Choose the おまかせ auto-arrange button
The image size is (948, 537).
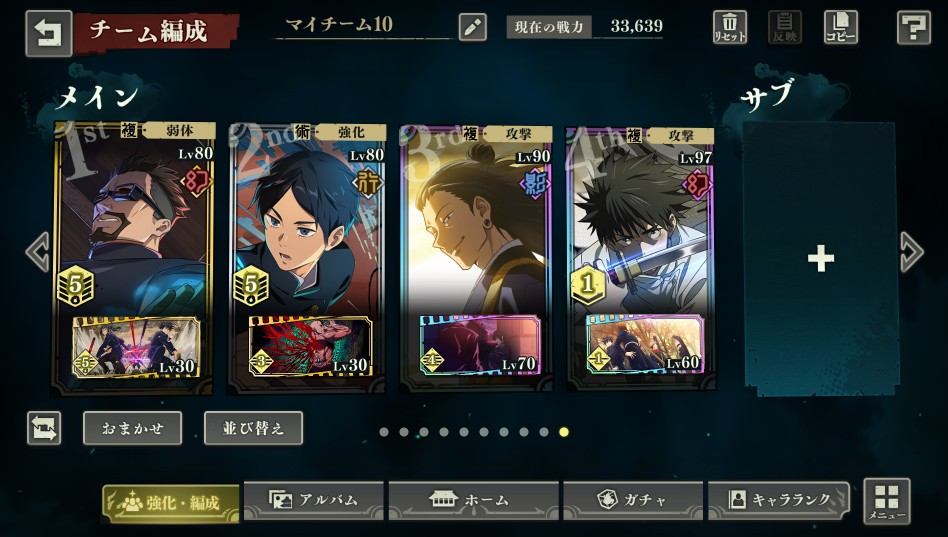point(132,428)
